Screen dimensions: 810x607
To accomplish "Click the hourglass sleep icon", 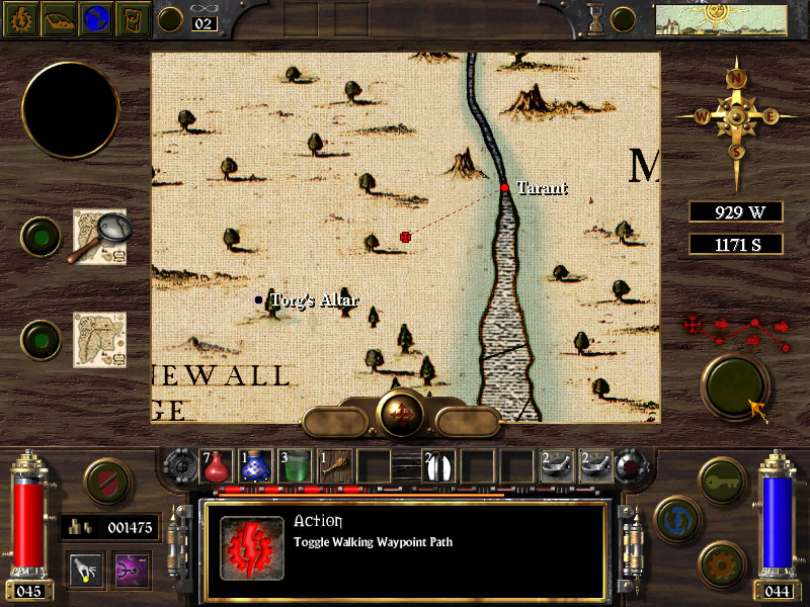I will [597, 18].
